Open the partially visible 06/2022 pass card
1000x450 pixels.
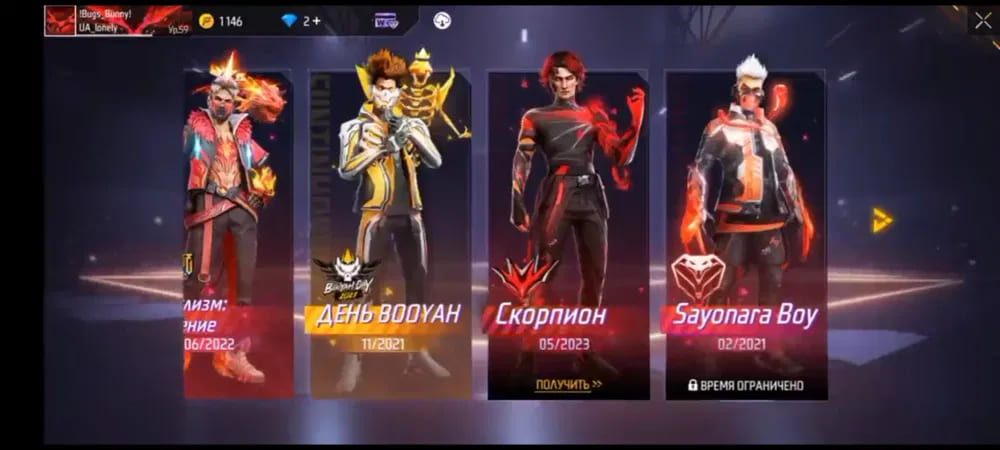(238, 230)
